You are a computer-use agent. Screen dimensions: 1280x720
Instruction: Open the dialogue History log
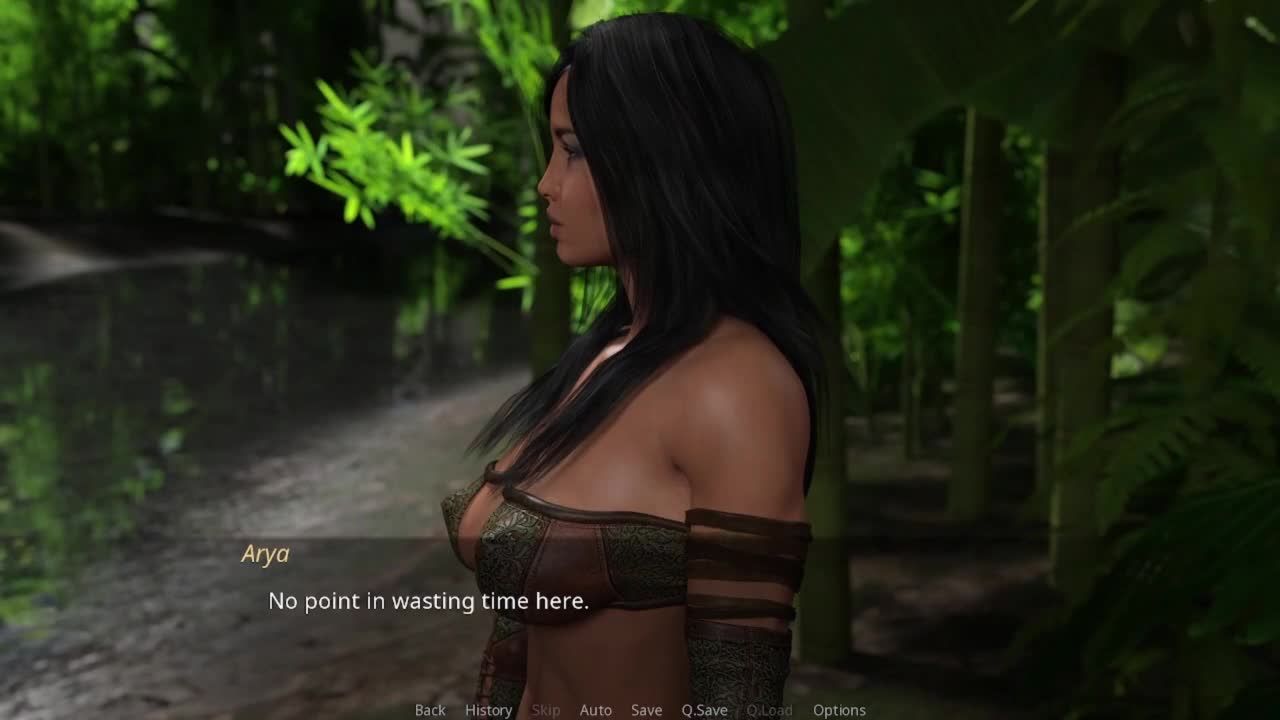(x=488, y=710)
